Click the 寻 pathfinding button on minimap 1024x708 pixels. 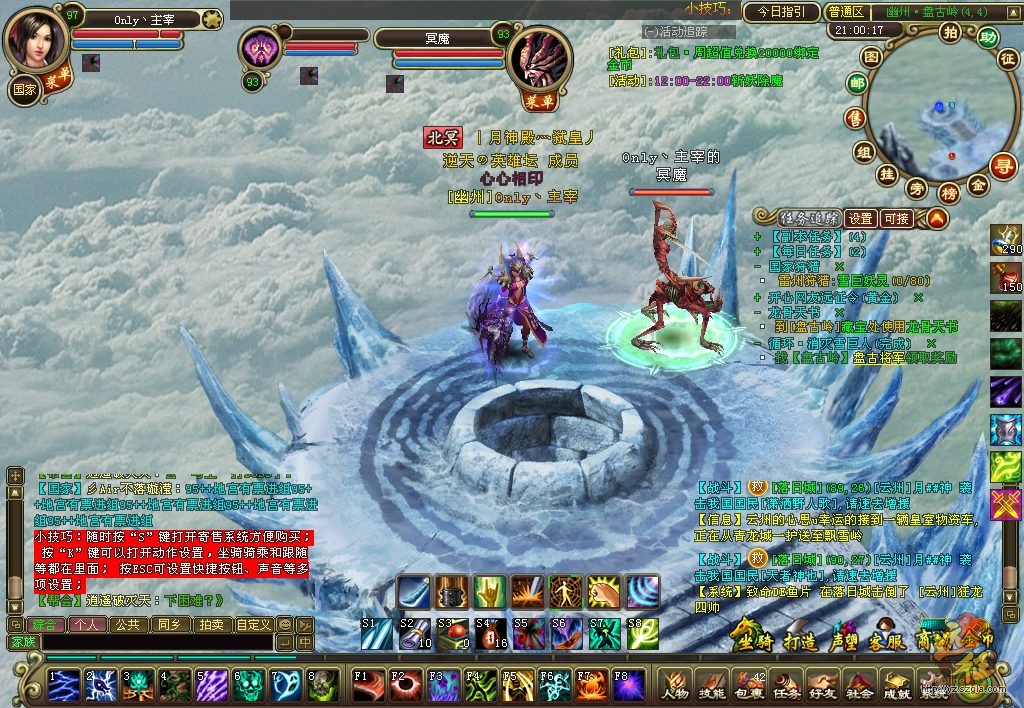(x=1002, y=166)
